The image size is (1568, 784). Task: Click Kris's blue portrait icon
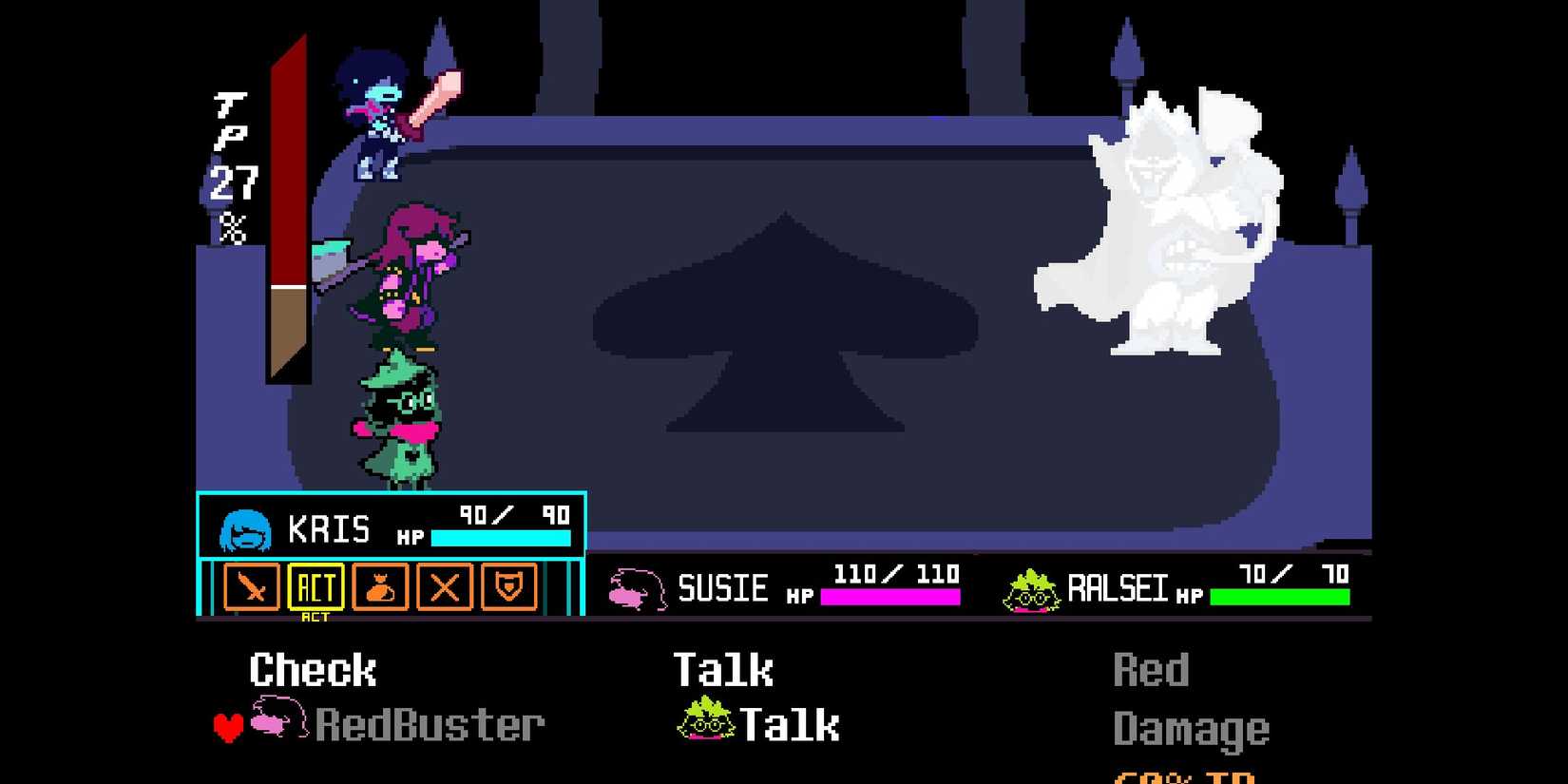[x=246, y=528]
